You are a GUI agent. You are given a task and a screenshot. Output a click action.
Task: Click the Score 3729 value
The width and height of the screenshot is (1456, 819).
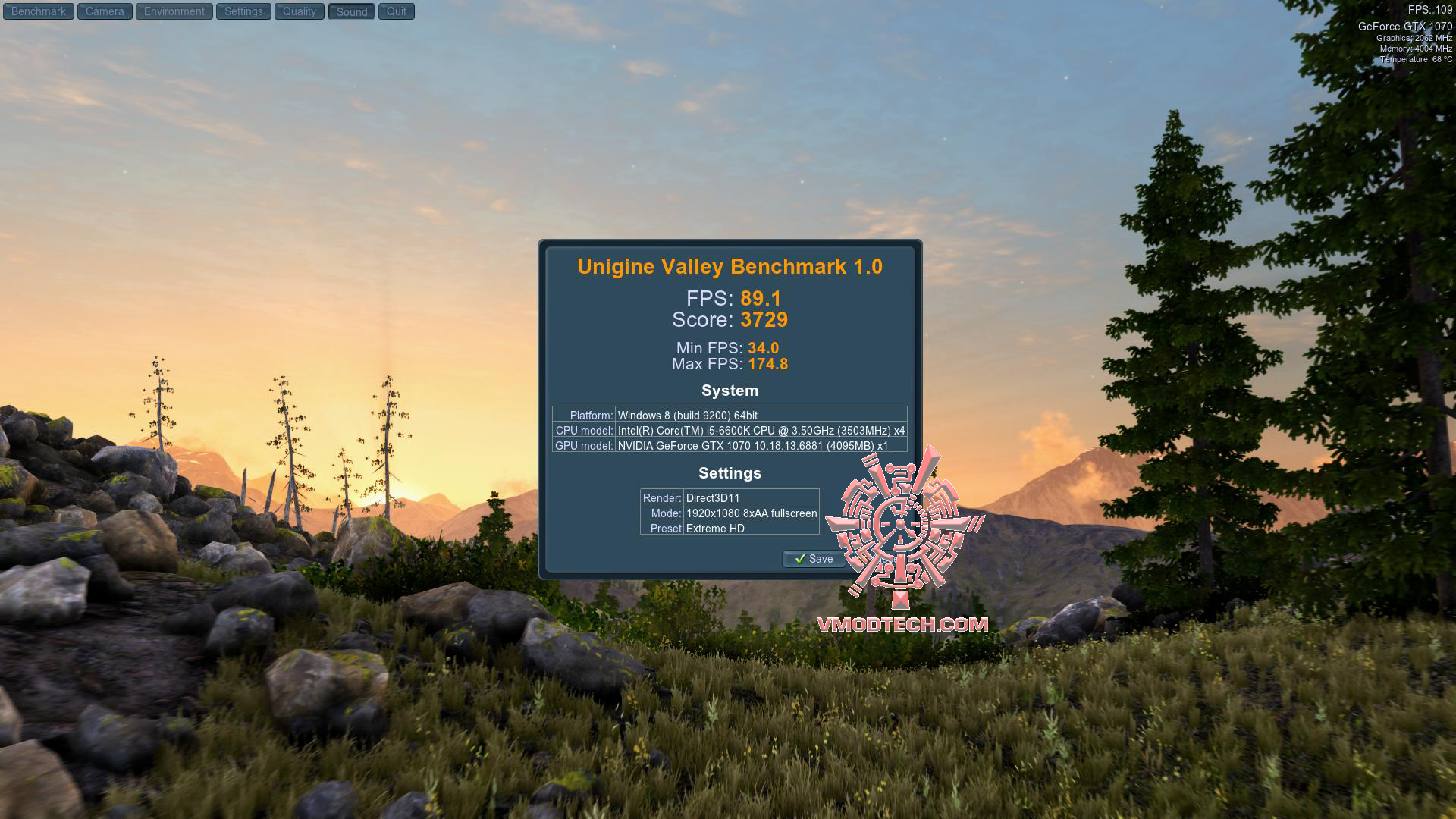click(764, 320)
